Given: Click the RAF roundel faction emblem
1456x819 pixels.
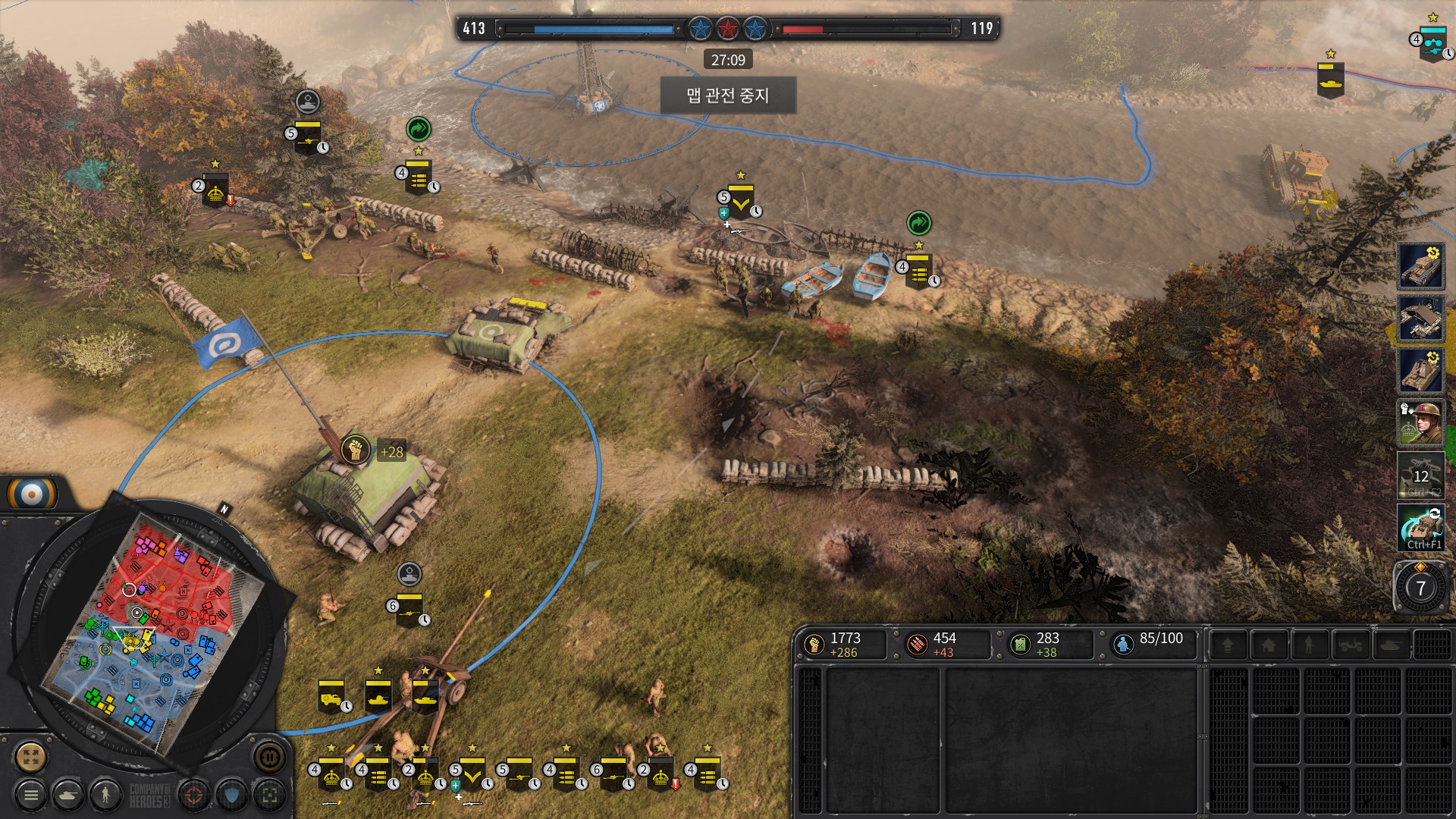Looking at the screenshot, I should [32, 494].
